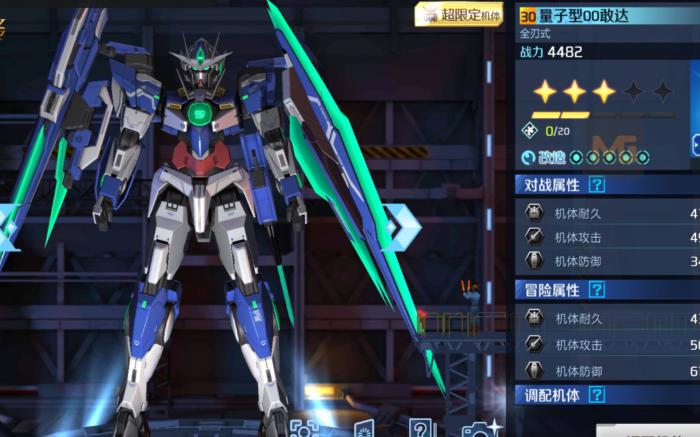This screenshot has height=437, width=700.
Task: Open the 对战属性 help question mark
Action: (x=597, y=185)
